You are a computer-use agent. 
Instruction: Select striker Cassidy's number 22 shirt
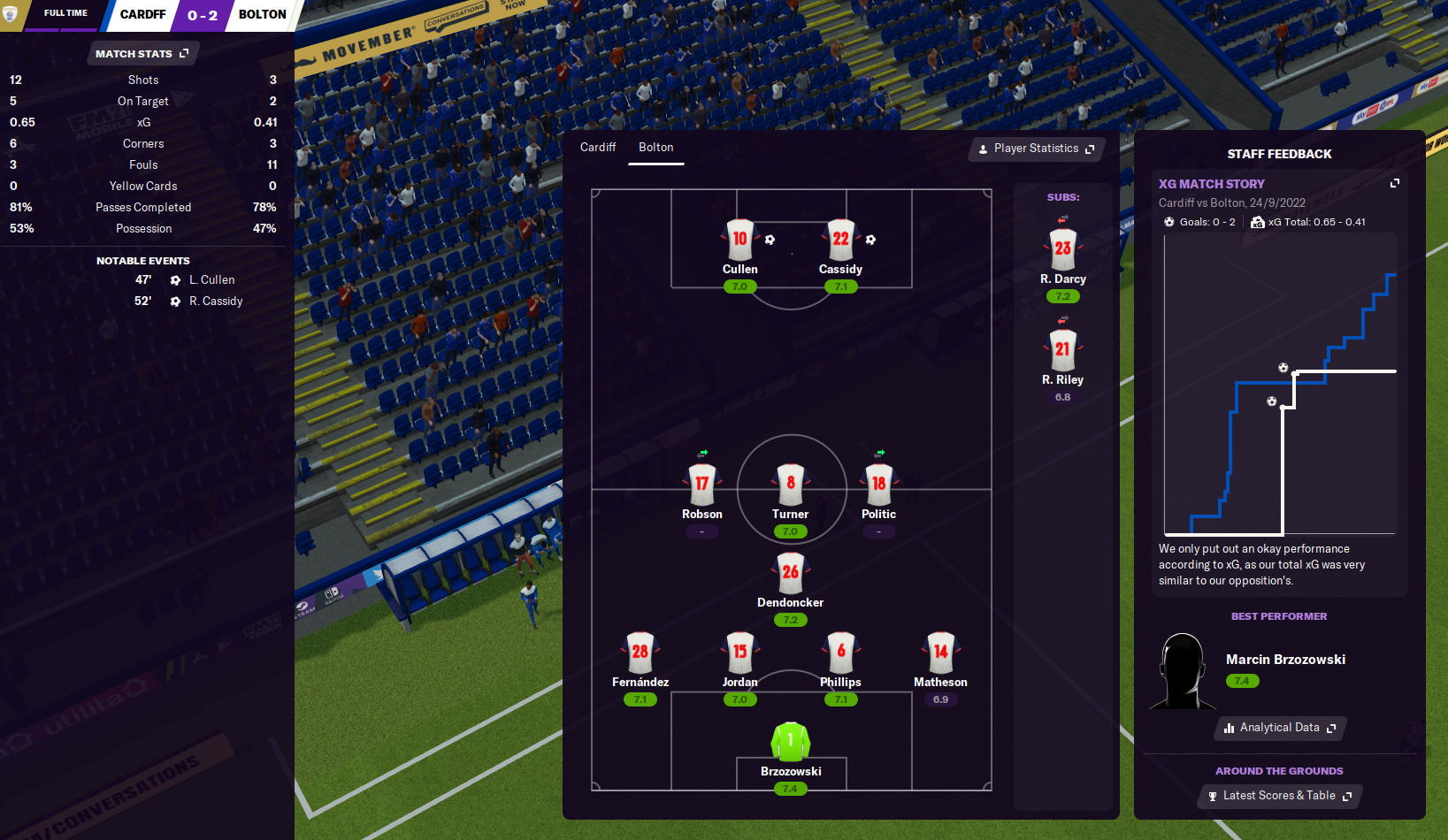tap(840, 239)
